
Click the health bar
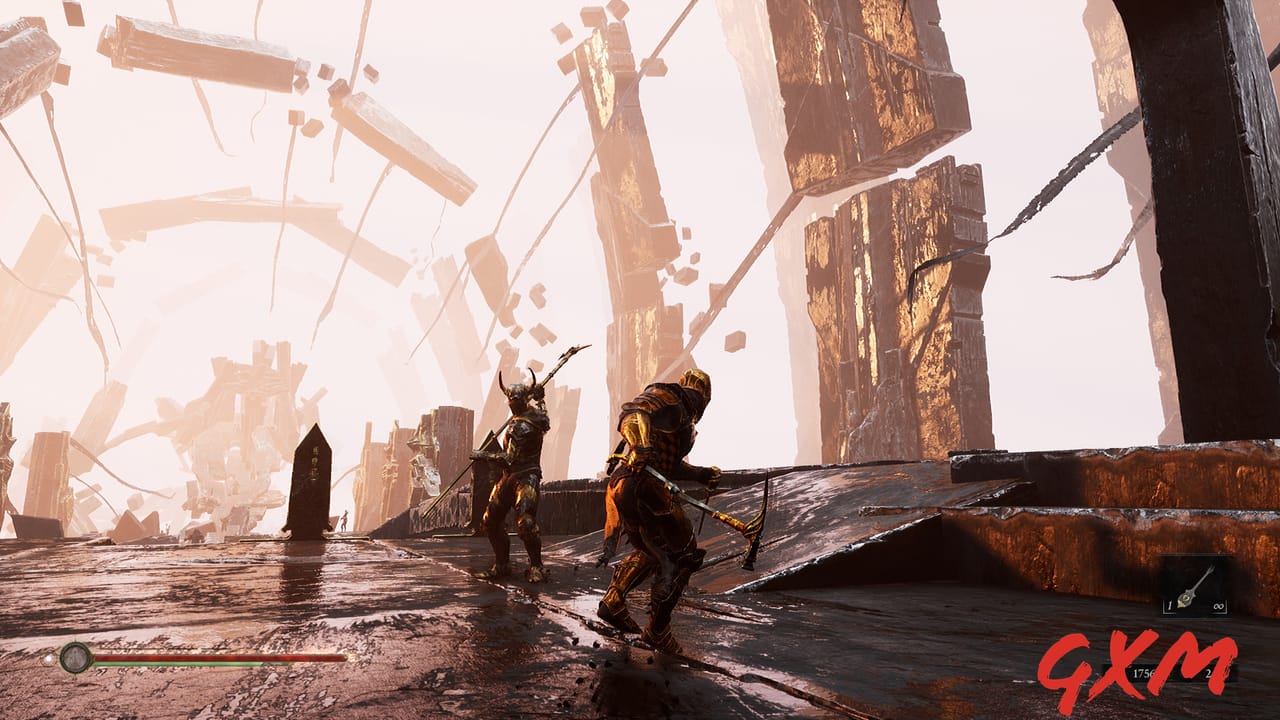220,656
